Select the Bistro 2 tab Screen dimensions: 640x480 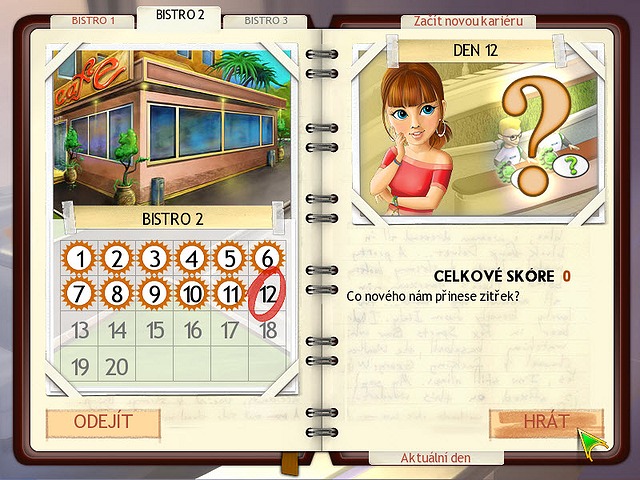click(x=179, y=16)
